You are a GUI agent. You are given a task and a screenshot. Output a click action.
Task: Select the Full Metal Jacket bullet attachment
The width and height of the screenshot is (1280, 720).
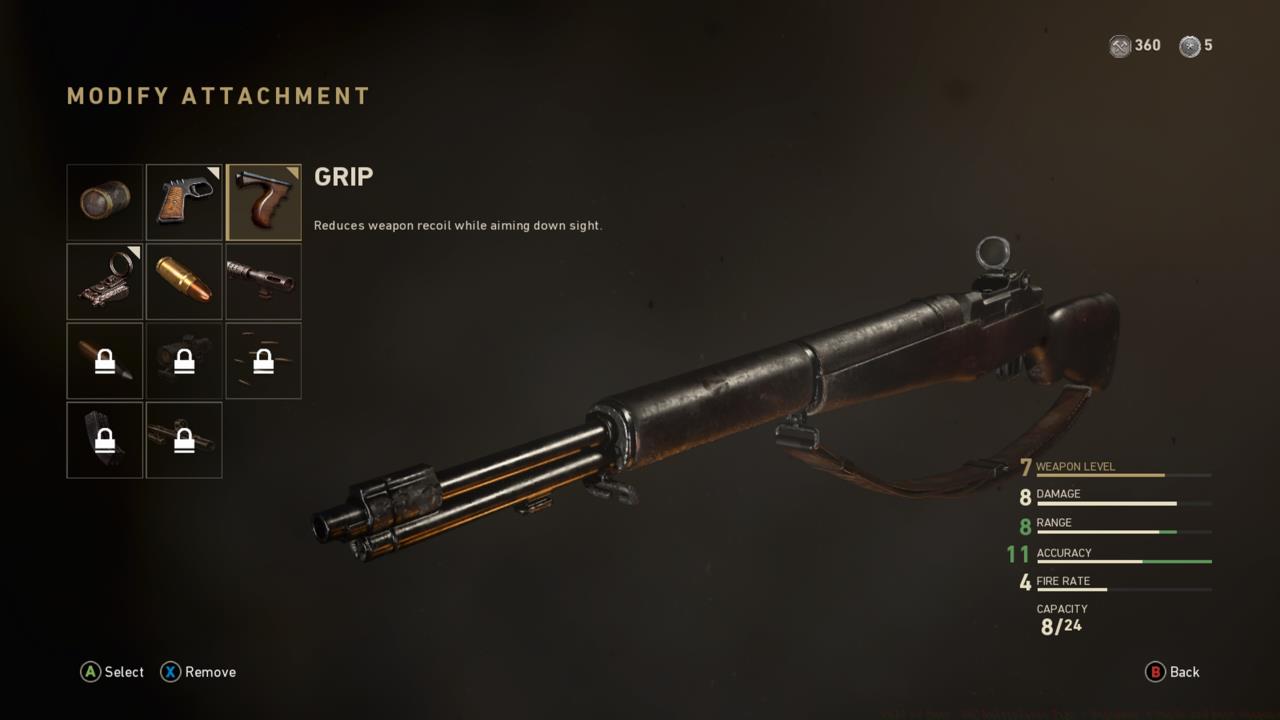(184, 281)
